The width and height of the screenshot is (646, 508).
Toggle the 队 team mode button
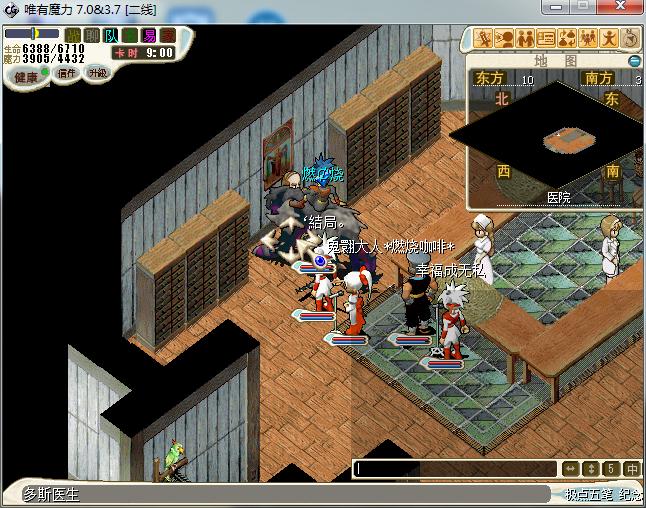(111, 36)
